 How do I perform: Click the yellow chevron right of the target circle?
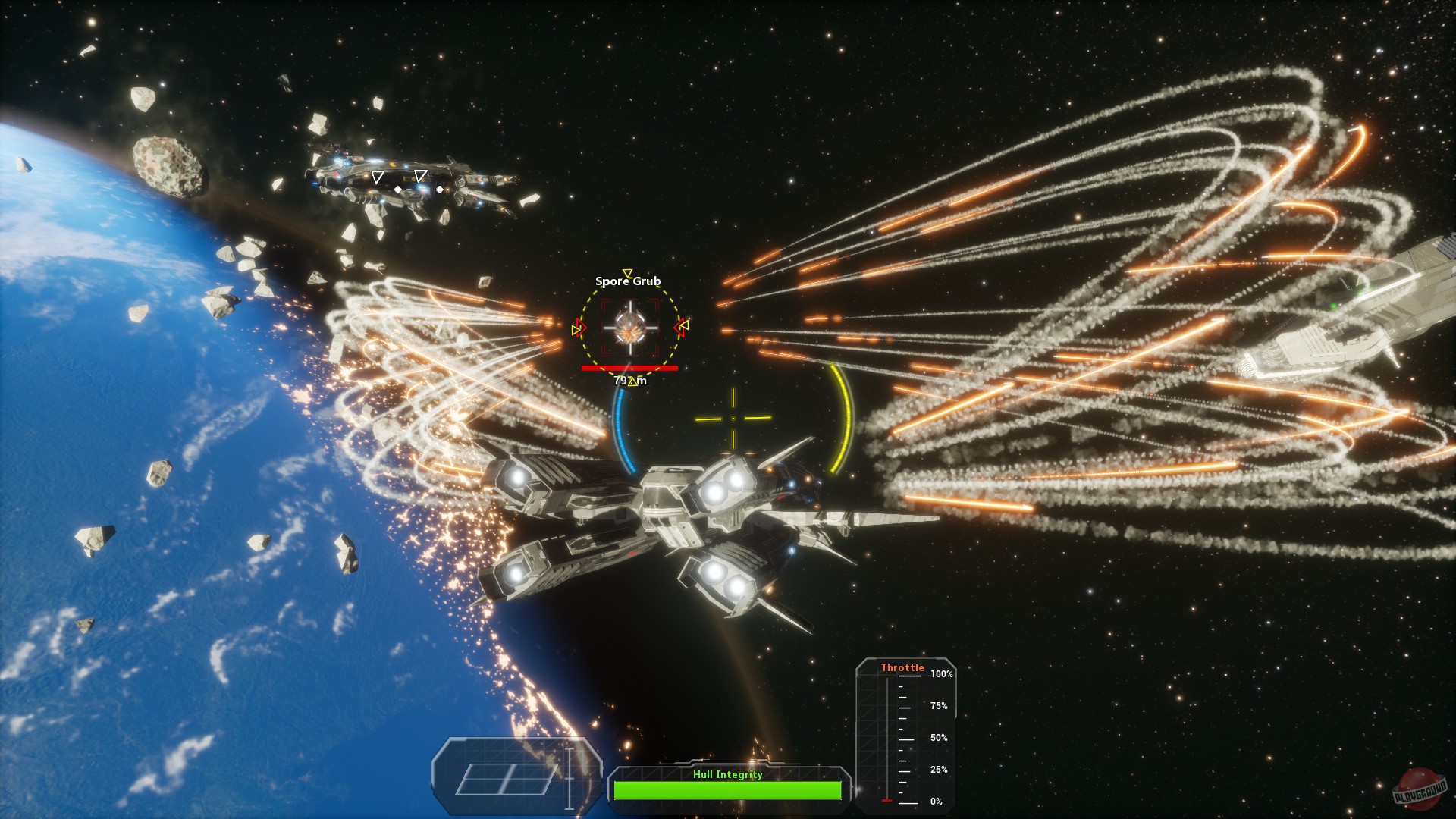point(685,326)
